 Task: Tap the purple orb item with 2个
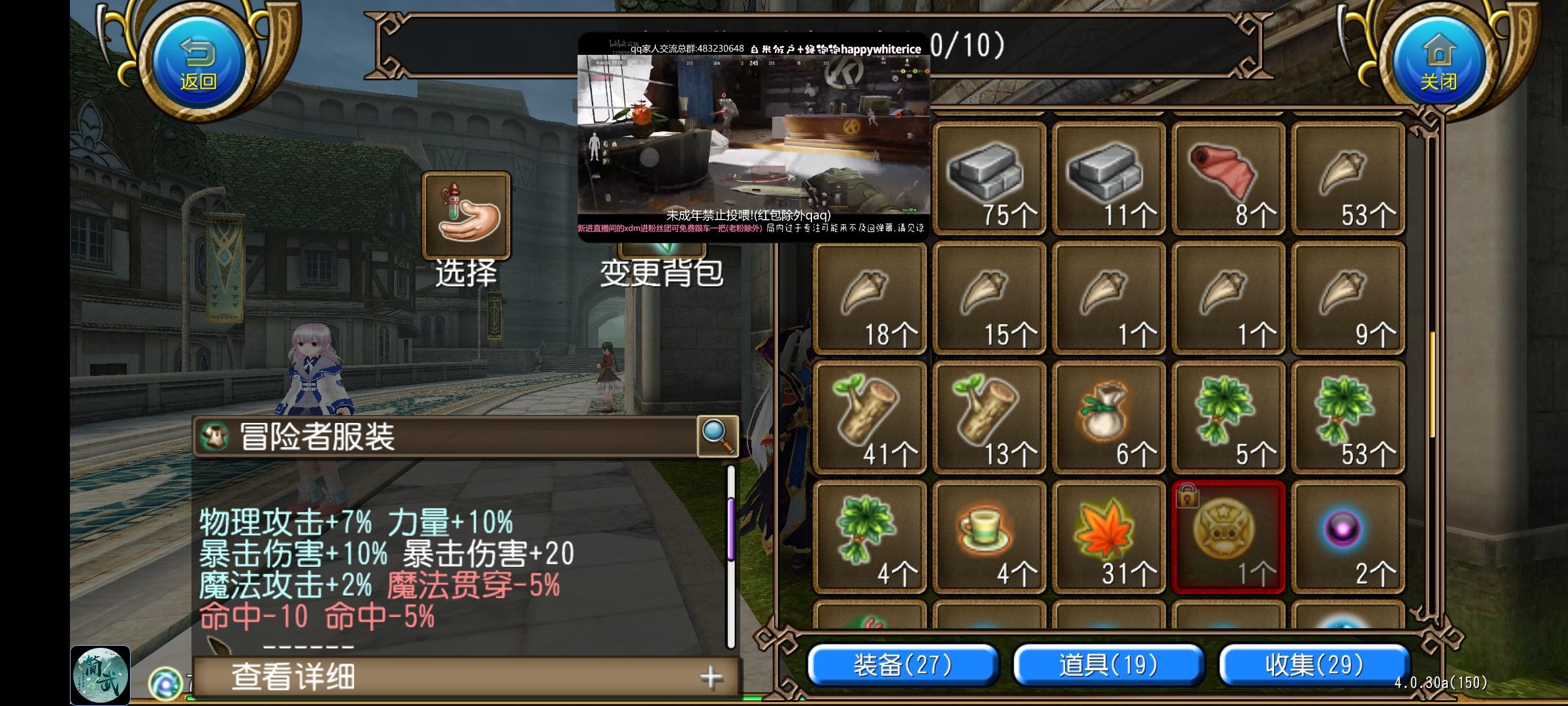[1348, 536]
